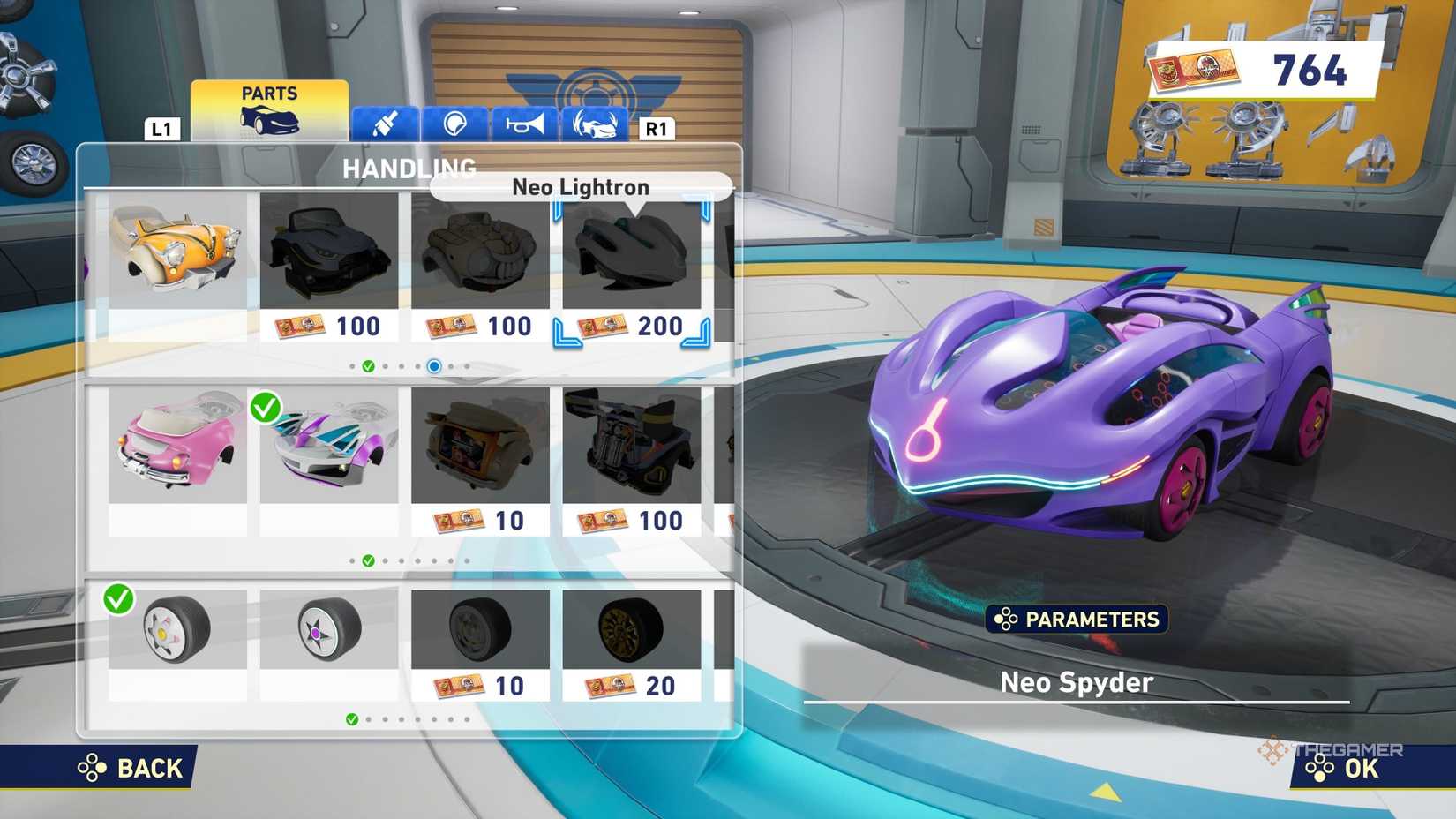Screen dimensions: 1456x819
Task: Open the sticker decal tab
Action: click(x=455, y=124)
